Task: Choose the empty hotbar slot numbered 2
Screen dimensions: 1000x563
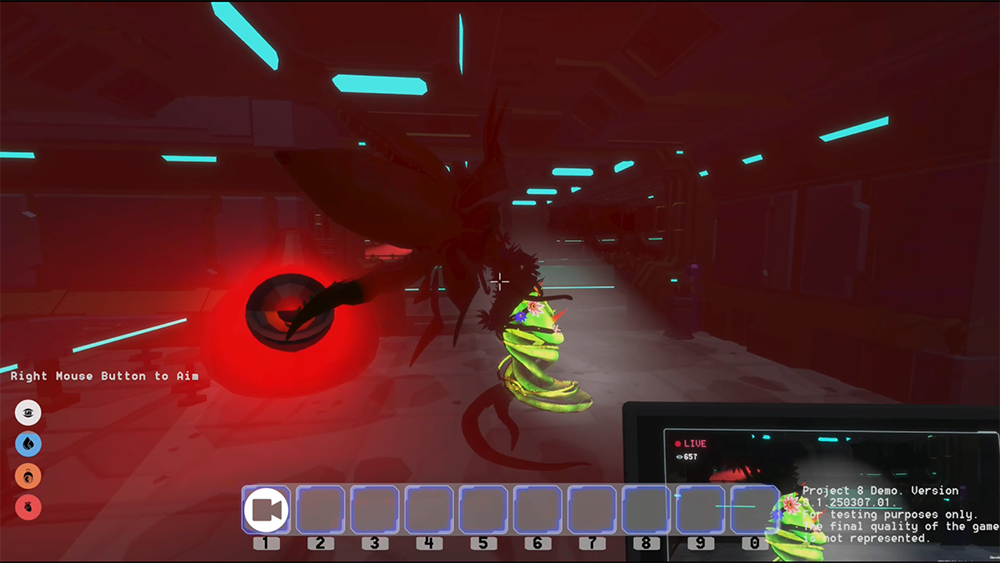Action: (x=320, y=510)
